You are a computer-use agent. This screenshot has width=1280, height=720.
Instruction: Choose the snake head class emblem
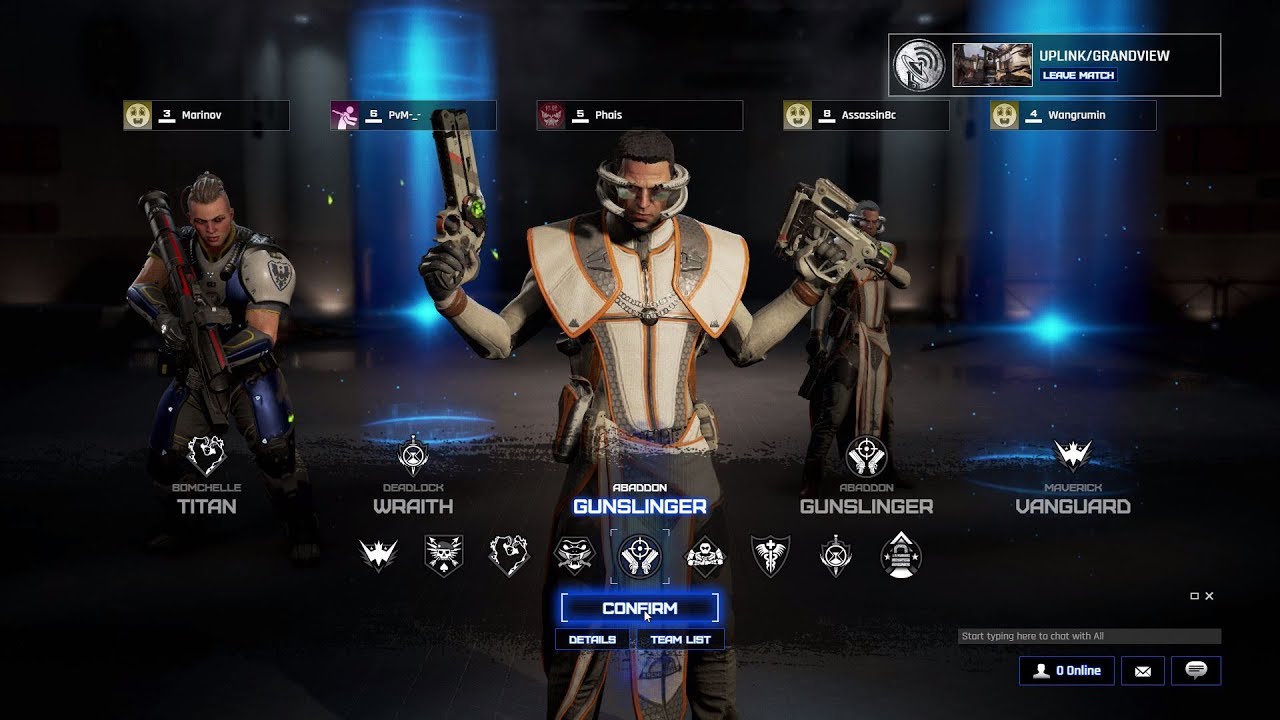574,556
